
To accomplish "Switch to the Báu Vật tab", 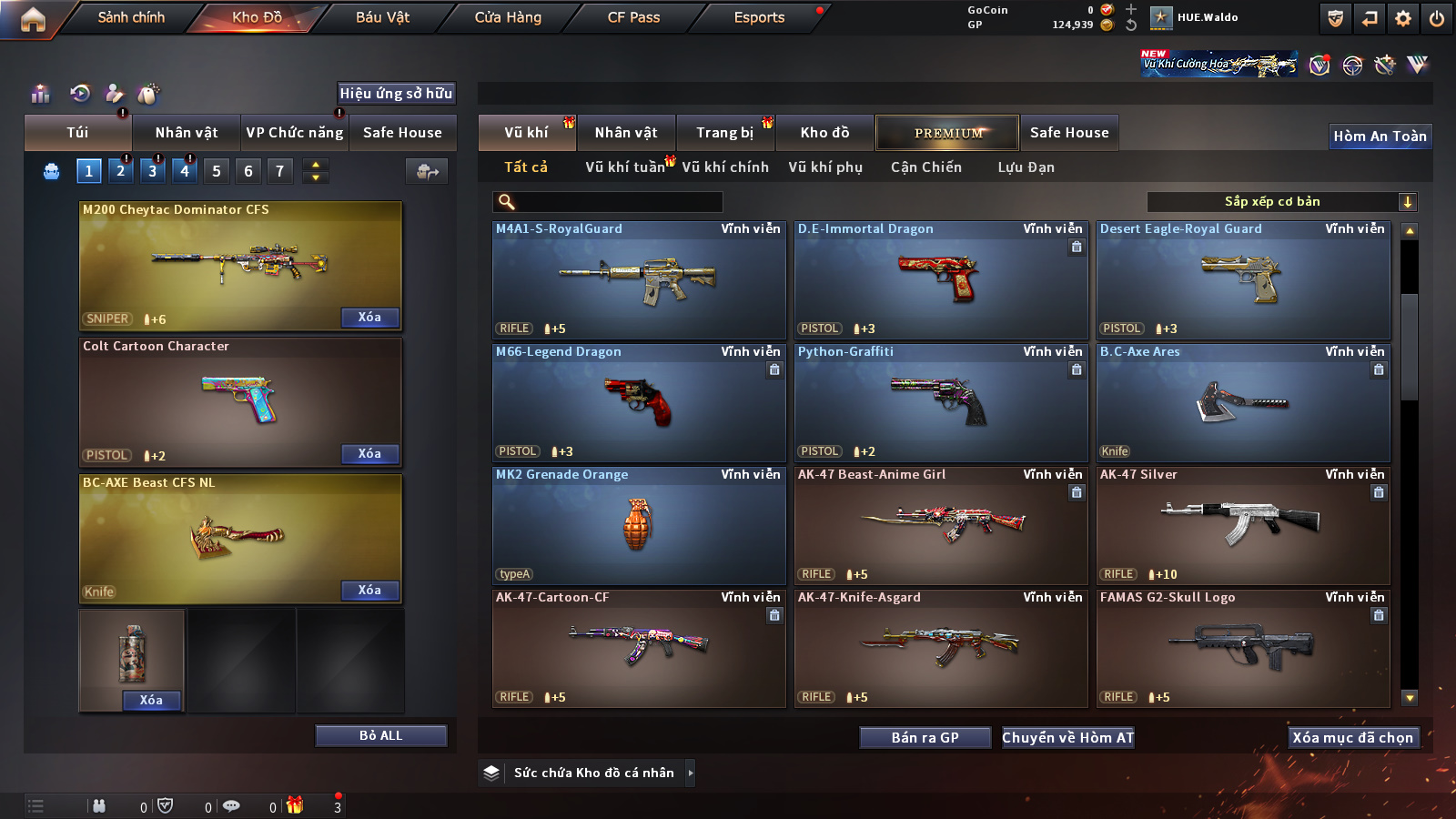I will tap(382, 17).
